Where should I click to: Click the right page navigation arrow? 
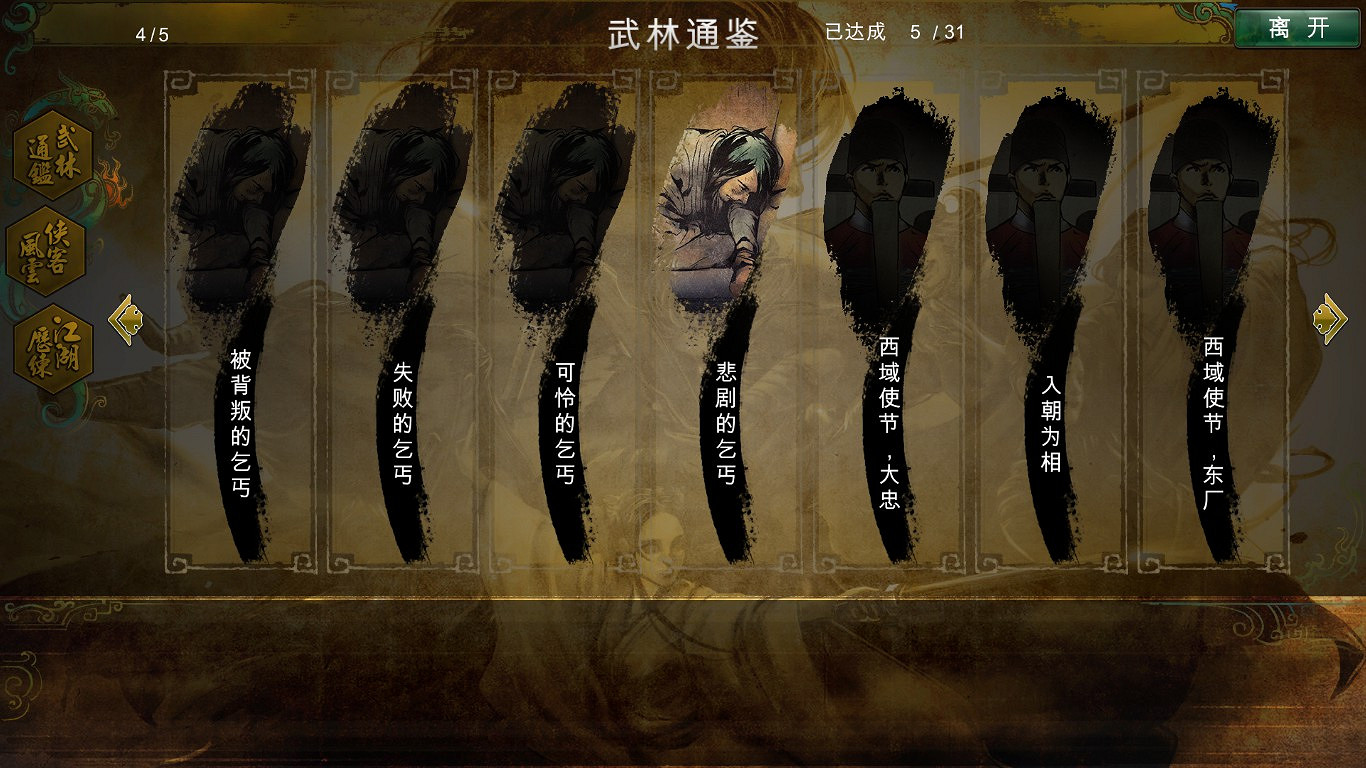1328,318
